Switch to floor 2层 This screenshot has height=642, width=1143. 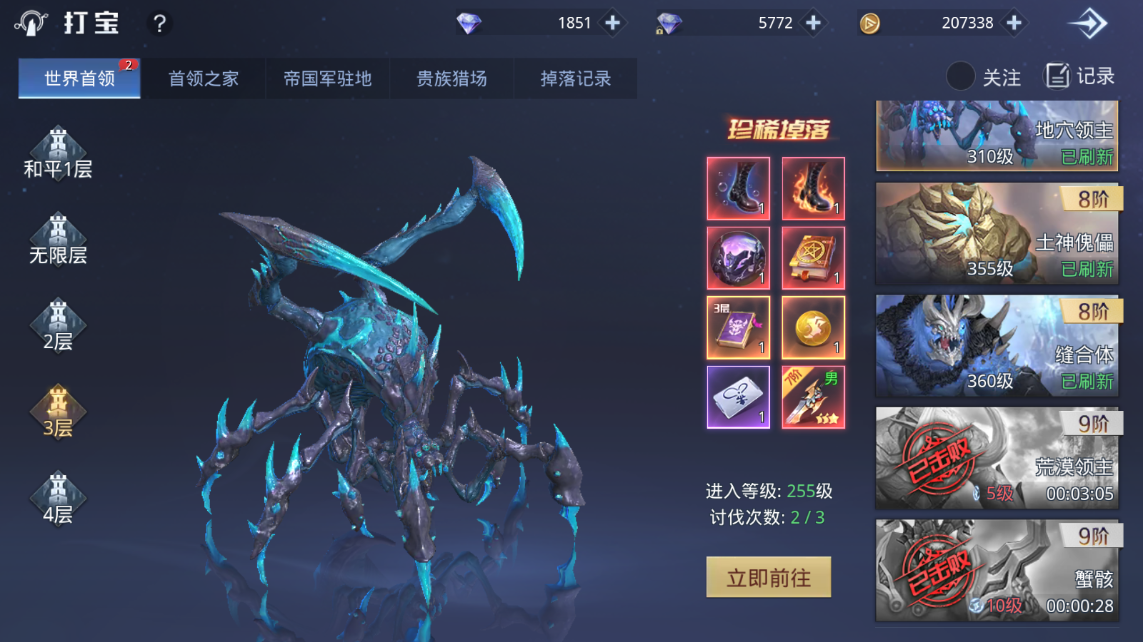coord(58,326)
